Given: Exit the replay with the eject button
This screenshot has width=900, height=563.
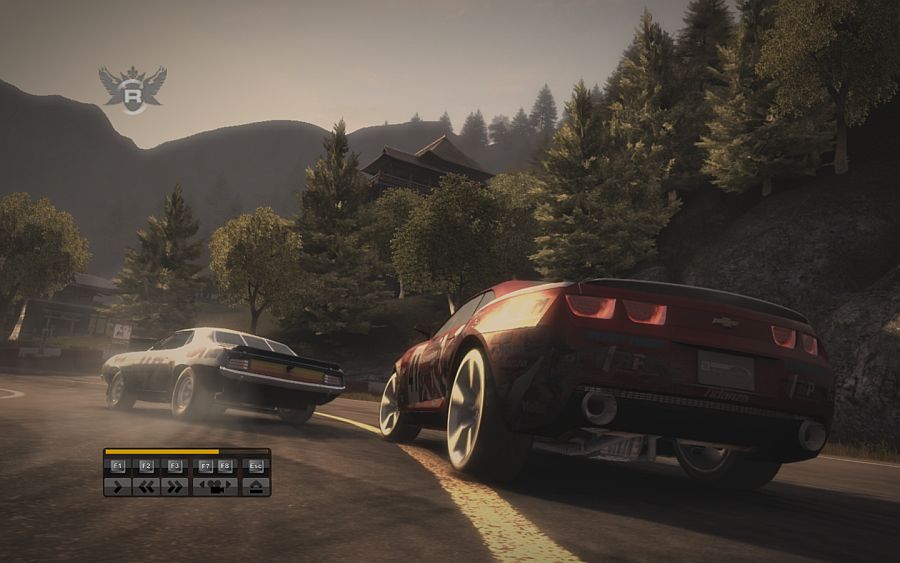Looking at the screenshot, I should 256,487.
